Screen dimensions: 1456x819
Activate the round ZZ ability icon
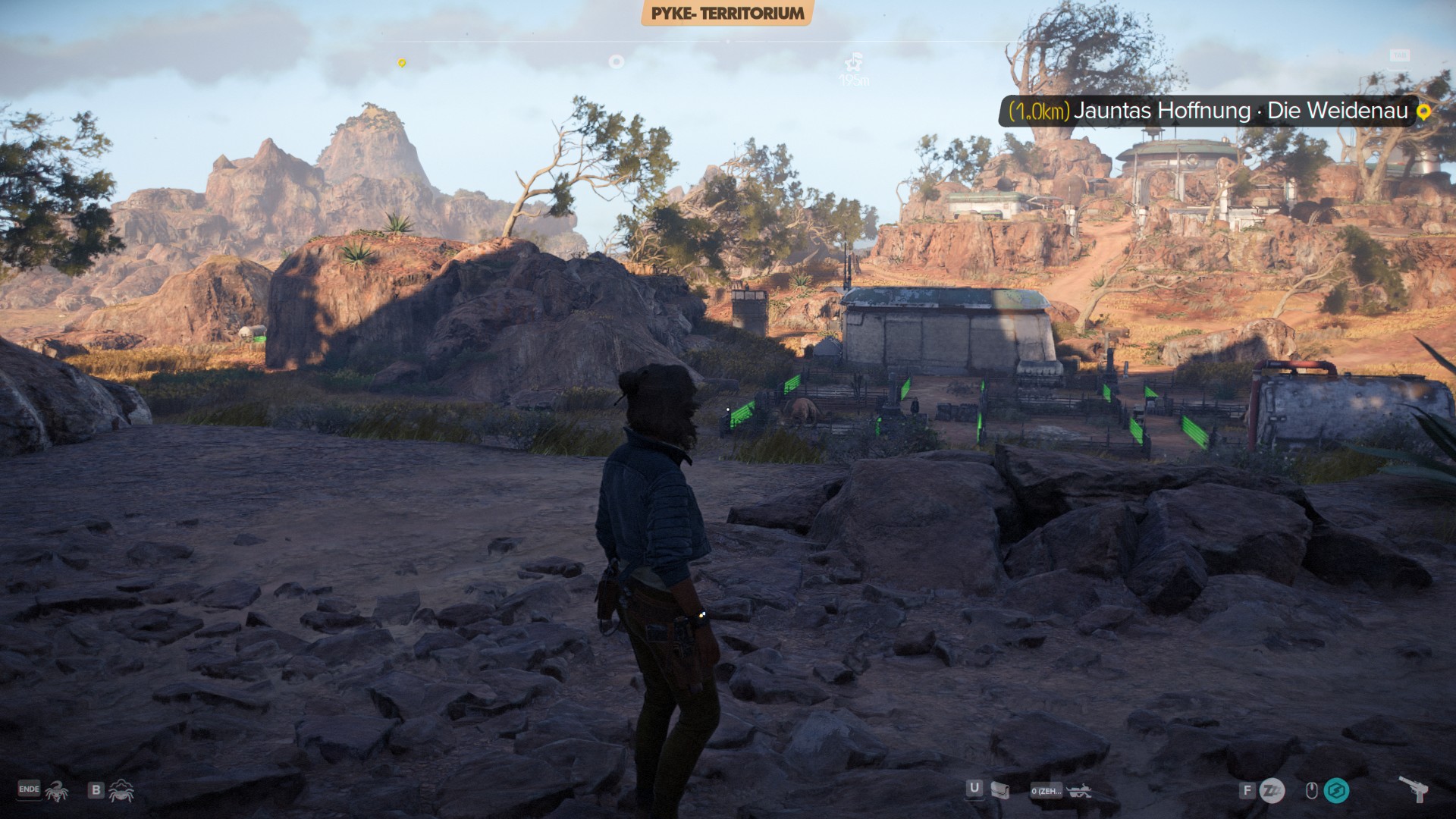coord(1272,791)
